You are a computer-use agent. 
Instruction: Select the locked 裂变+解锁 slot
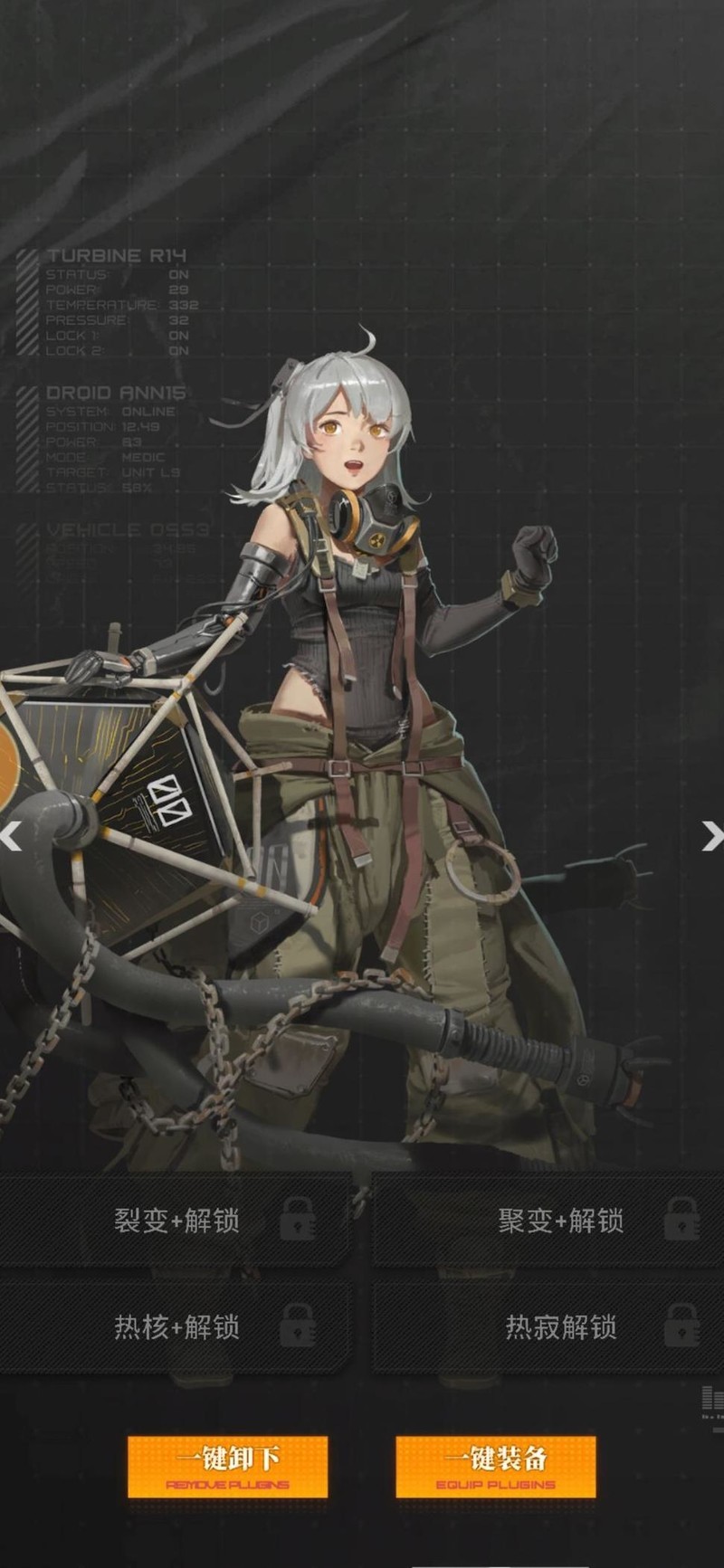[x=176, y=1221]
